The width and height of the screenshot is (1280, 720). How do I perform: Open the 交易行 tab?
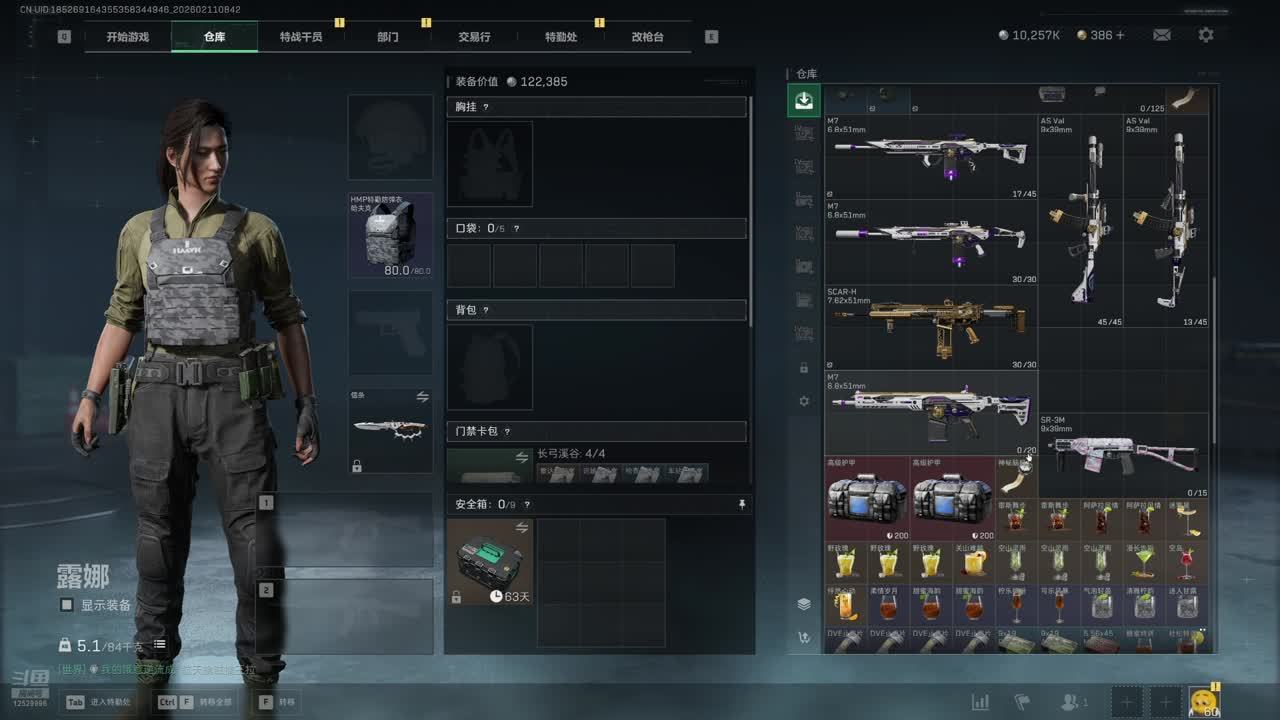click(x=474, y=37)
